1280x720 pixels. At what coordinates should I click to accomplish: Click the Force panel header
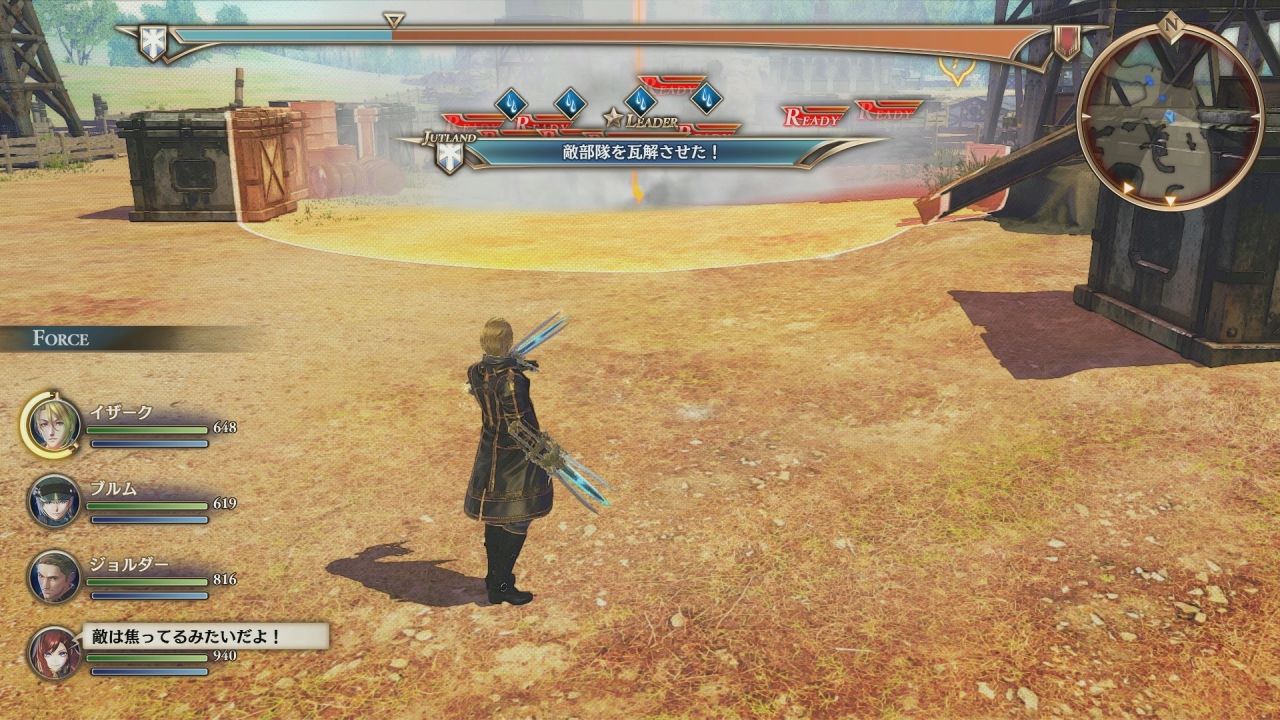pyautogui.click(x=62, y=338)
